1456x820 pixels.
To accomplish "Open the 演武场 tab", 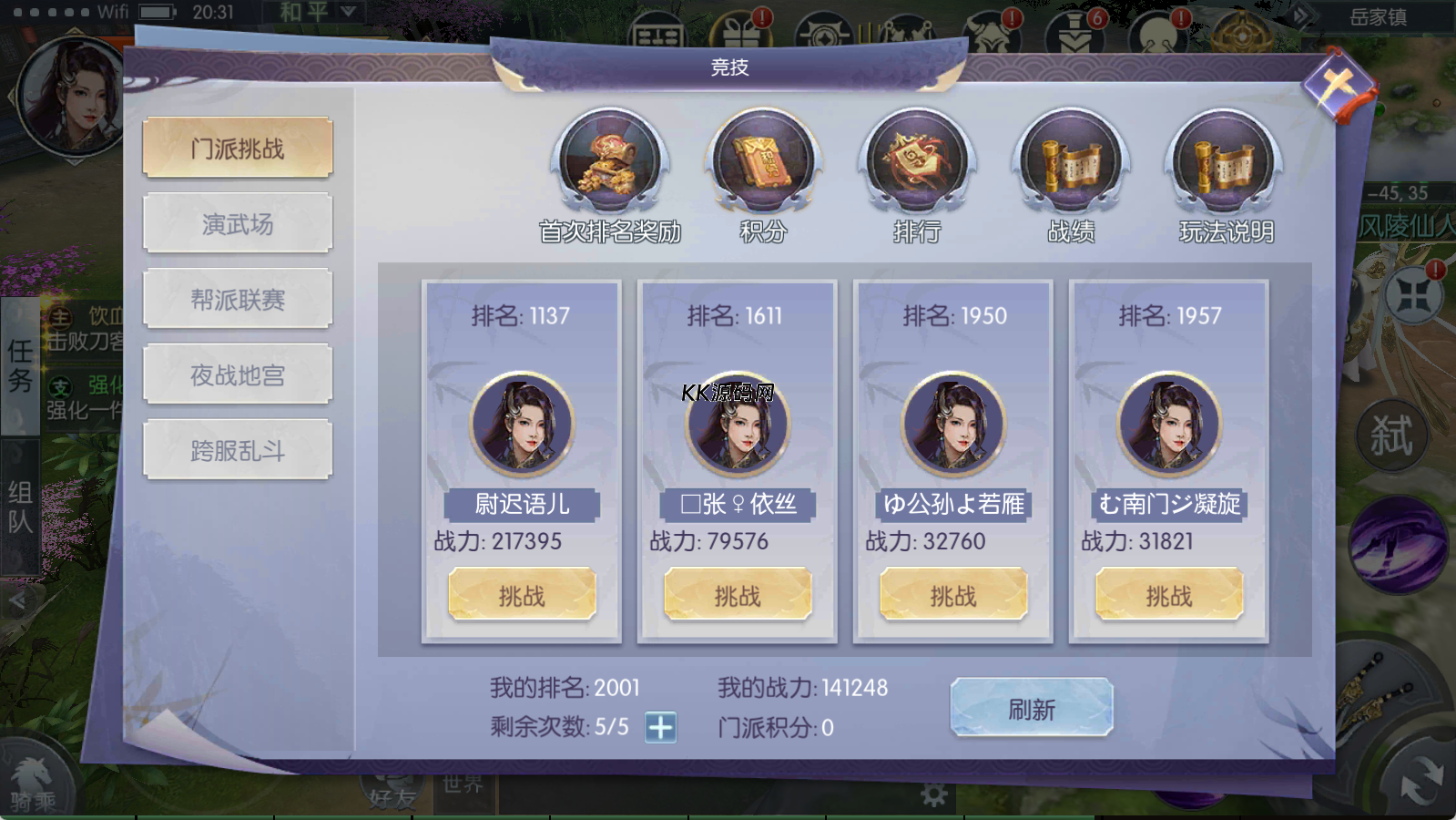I will 238,223.
